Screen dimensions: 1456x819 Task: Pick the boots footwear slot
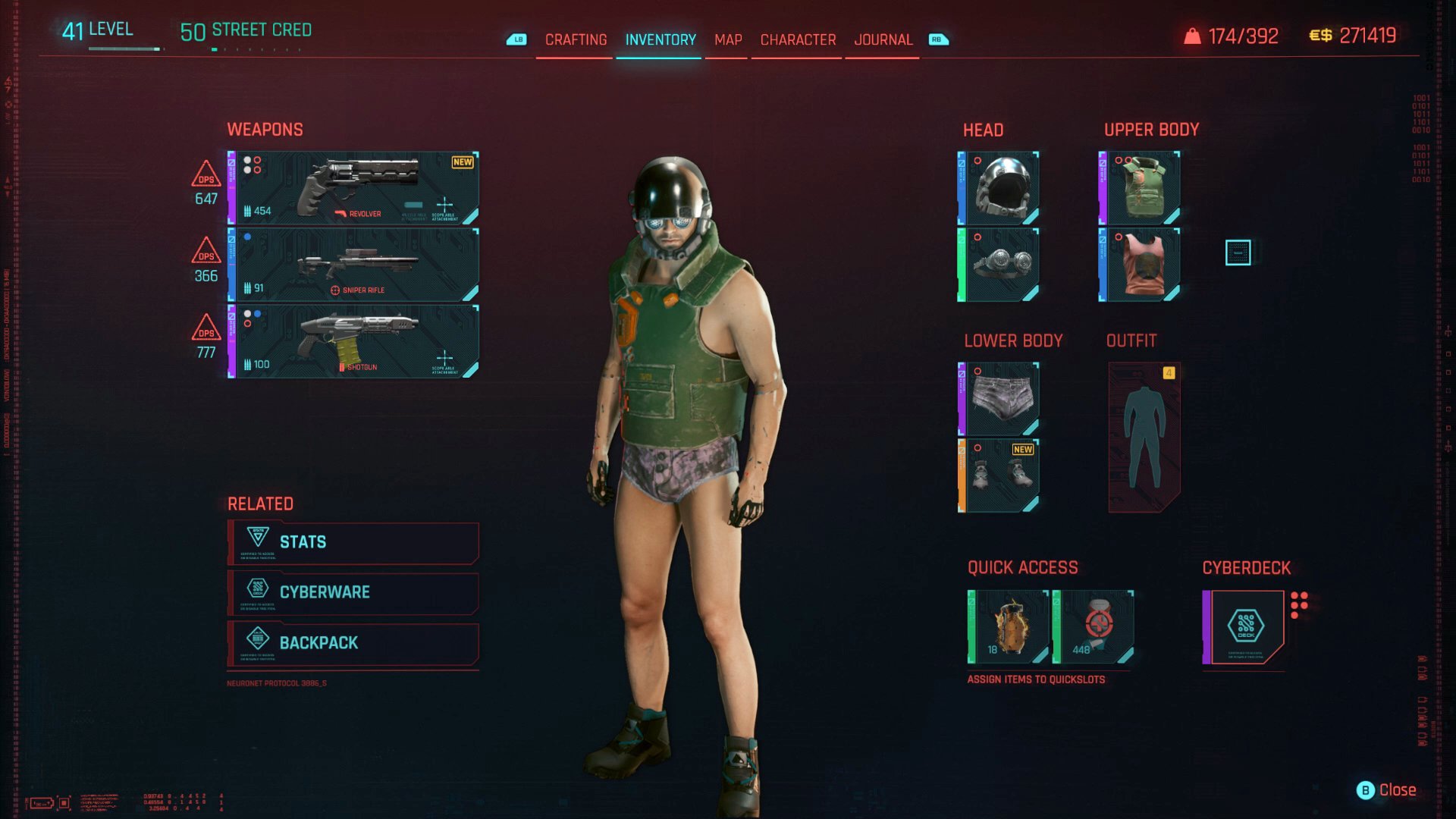point(999,475)
